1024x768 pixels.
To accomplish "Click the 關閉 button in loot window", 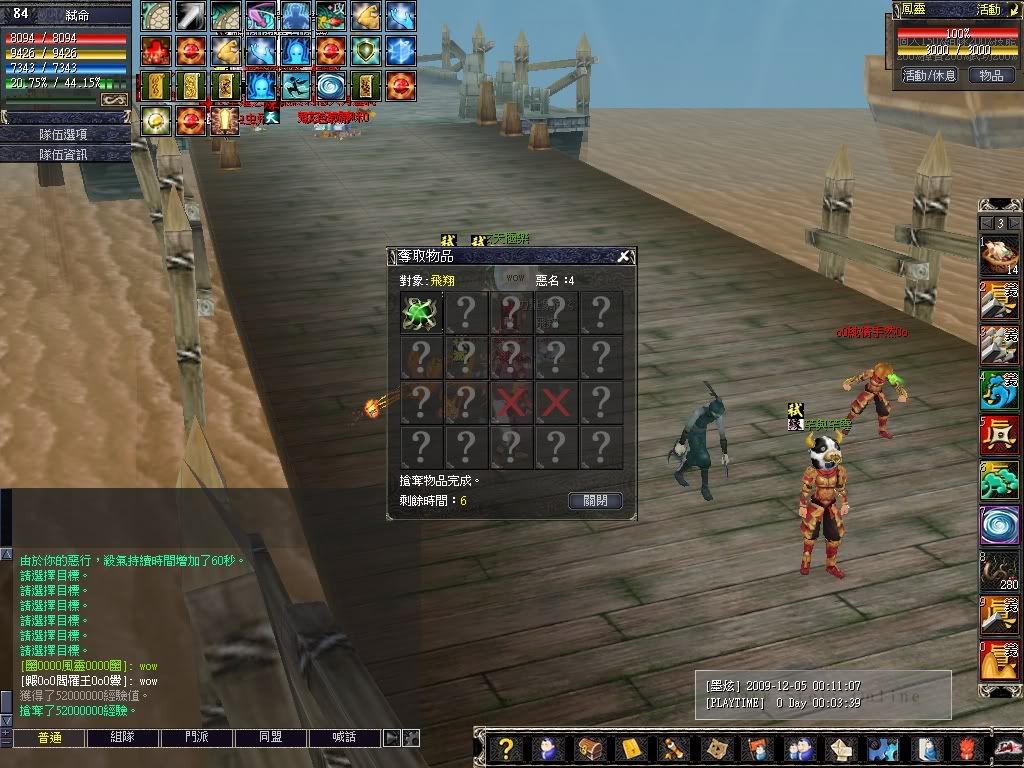I will (595, 500).
